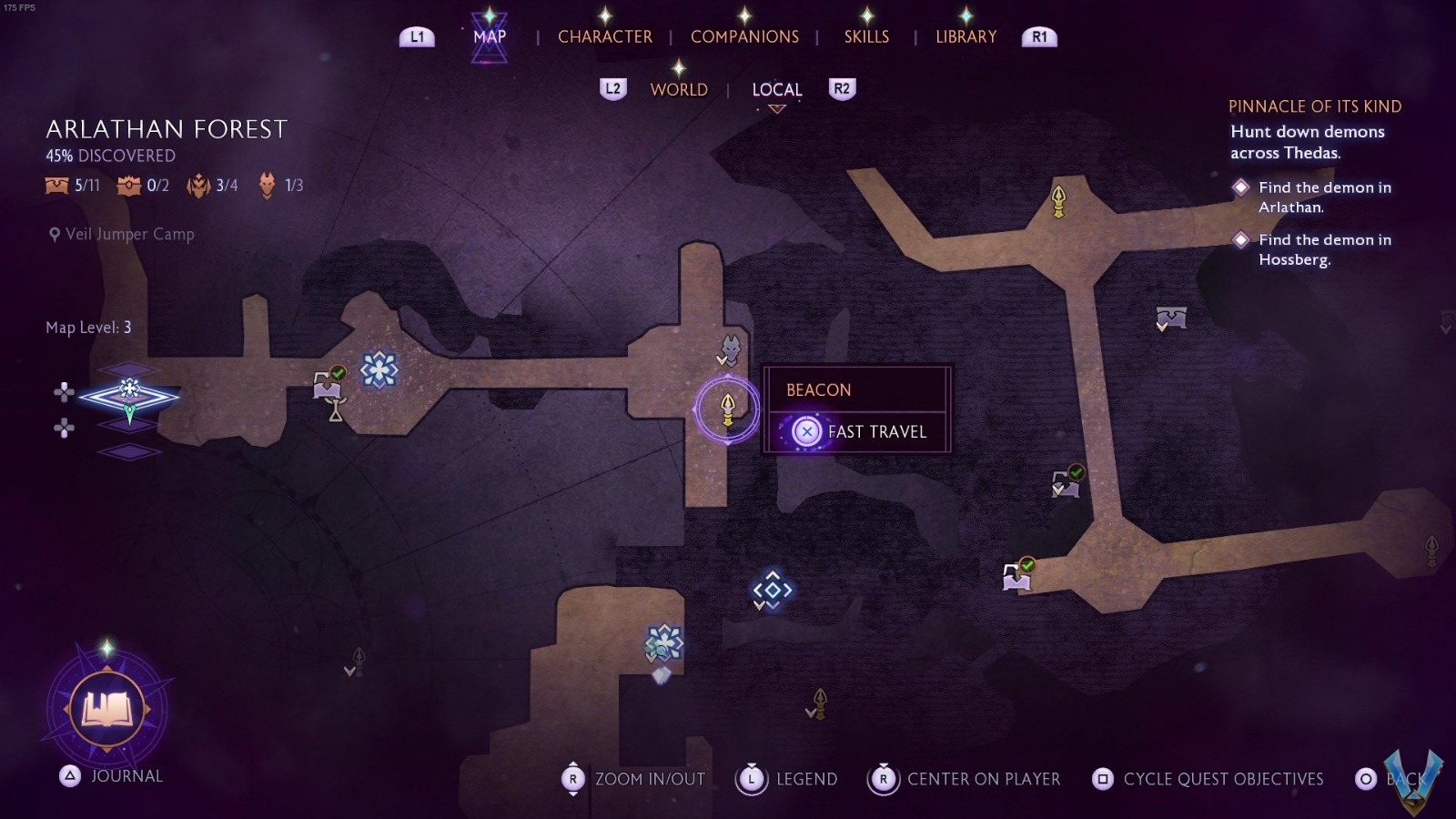Select the Local map view
The width and height of the screenshot is (1456, 819).
[776, 89]
